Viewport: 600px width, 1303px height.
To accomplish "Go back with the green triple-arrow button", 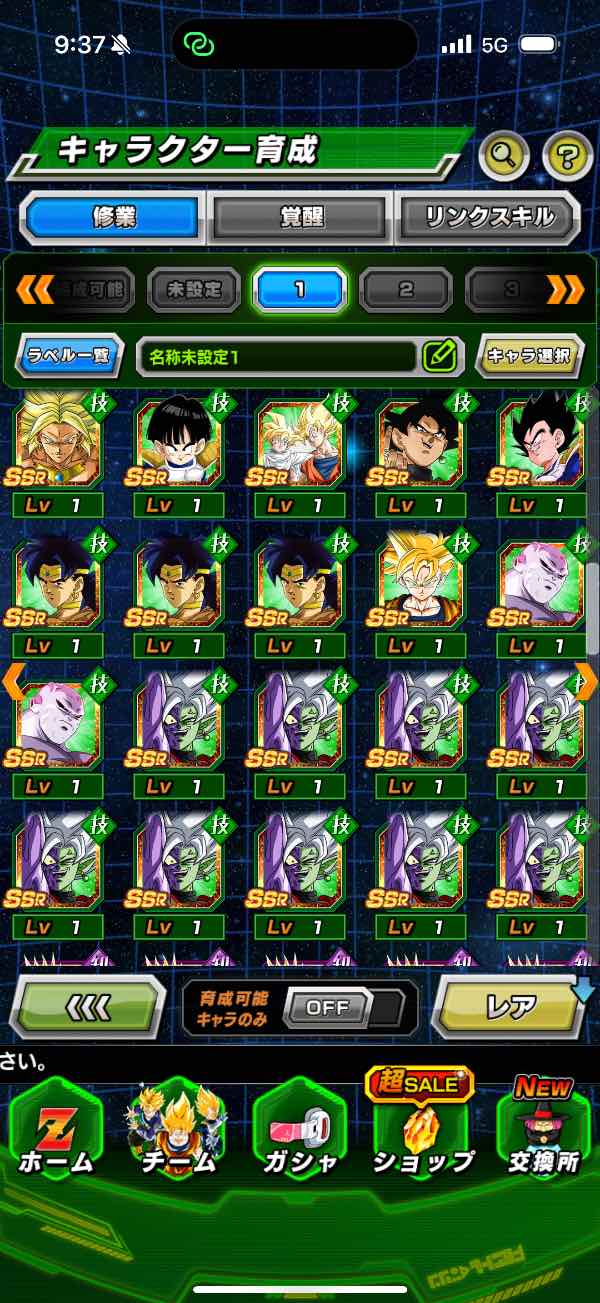I will tap(87, 1007).
